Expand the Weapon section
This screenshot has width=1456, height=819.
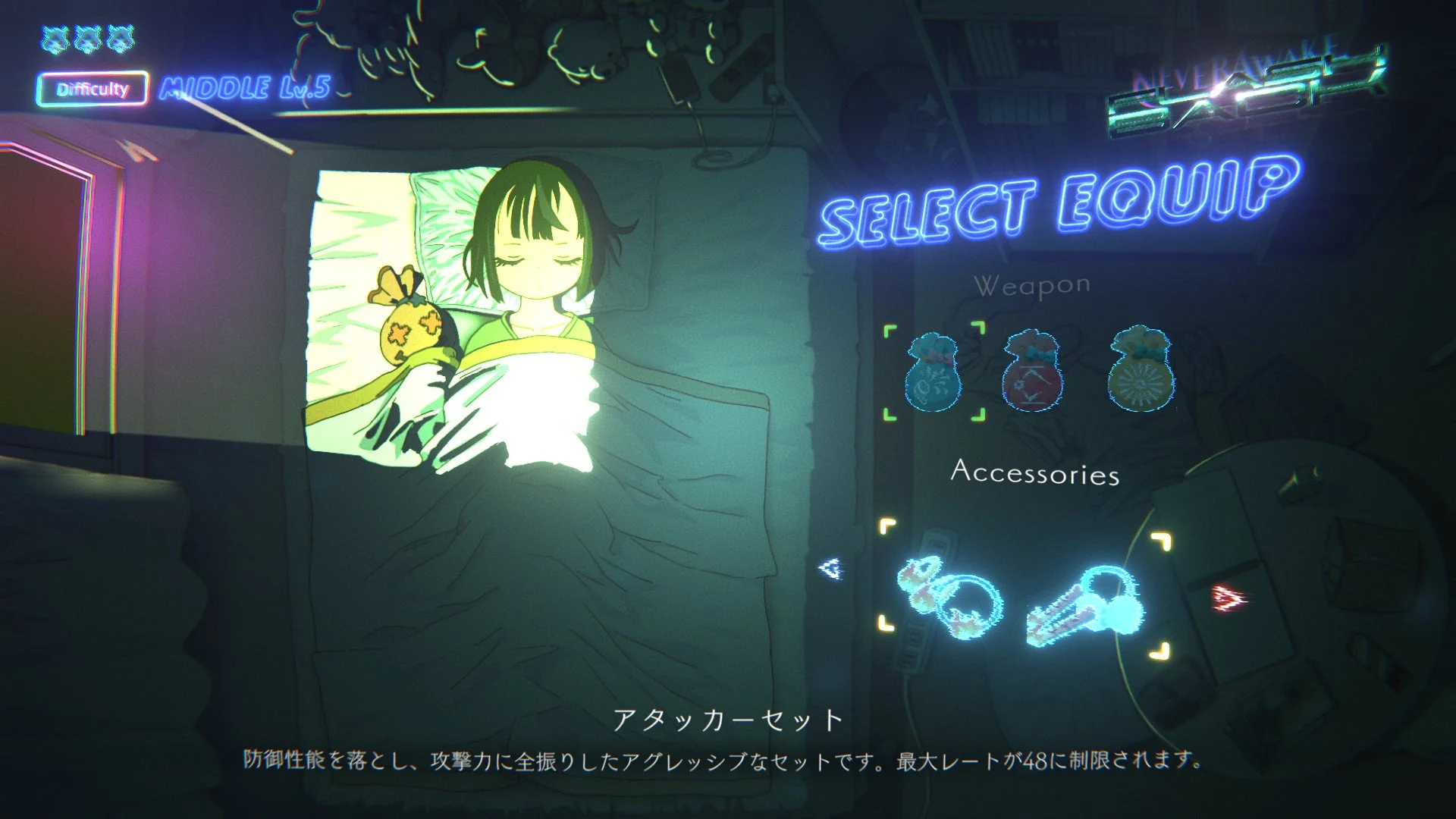1033,286
